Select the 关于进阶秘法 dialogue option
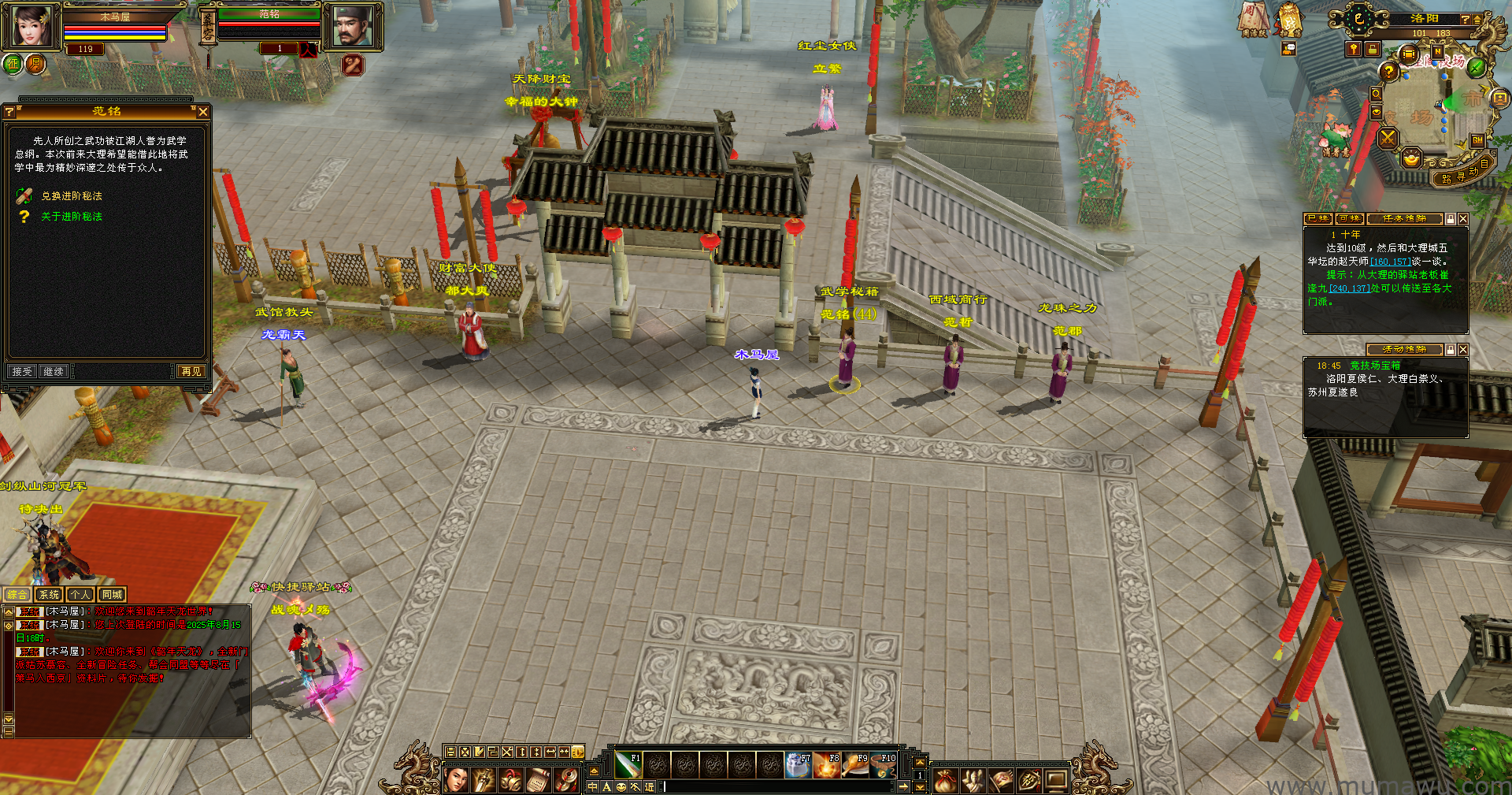1512x795 pixels. point(71,217)
